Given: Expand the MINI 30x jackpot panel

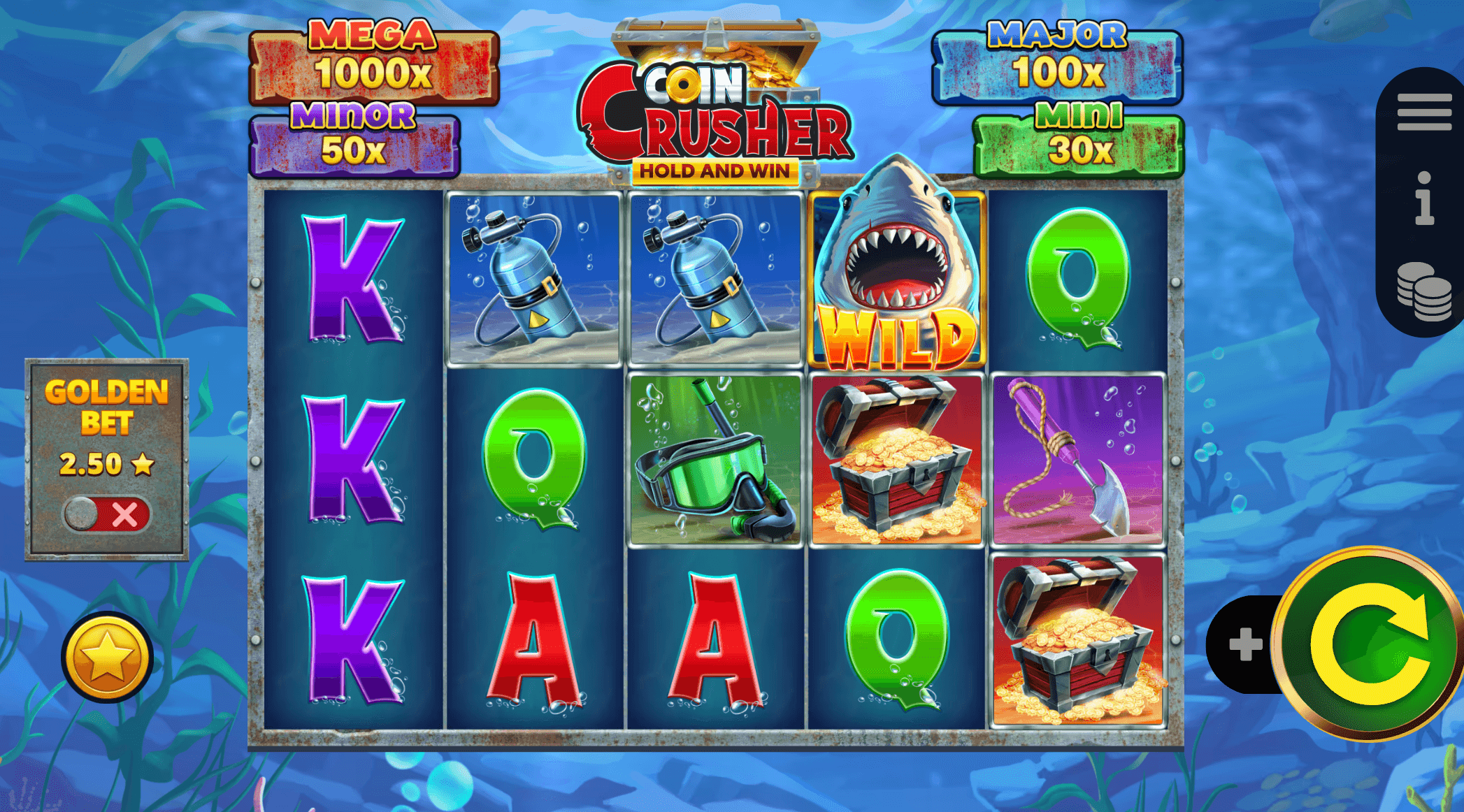Looking at the screenshot, I should click(1079, 140).
